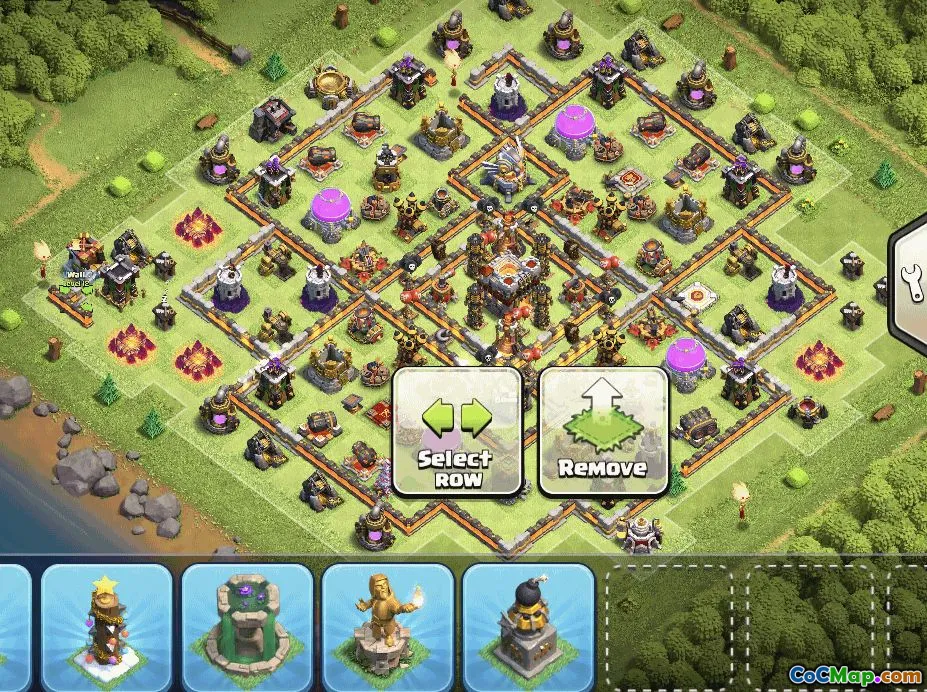
Task: Choose the Remove button with the white arrow
Action: pyautogui.click(x=603, y=432)
